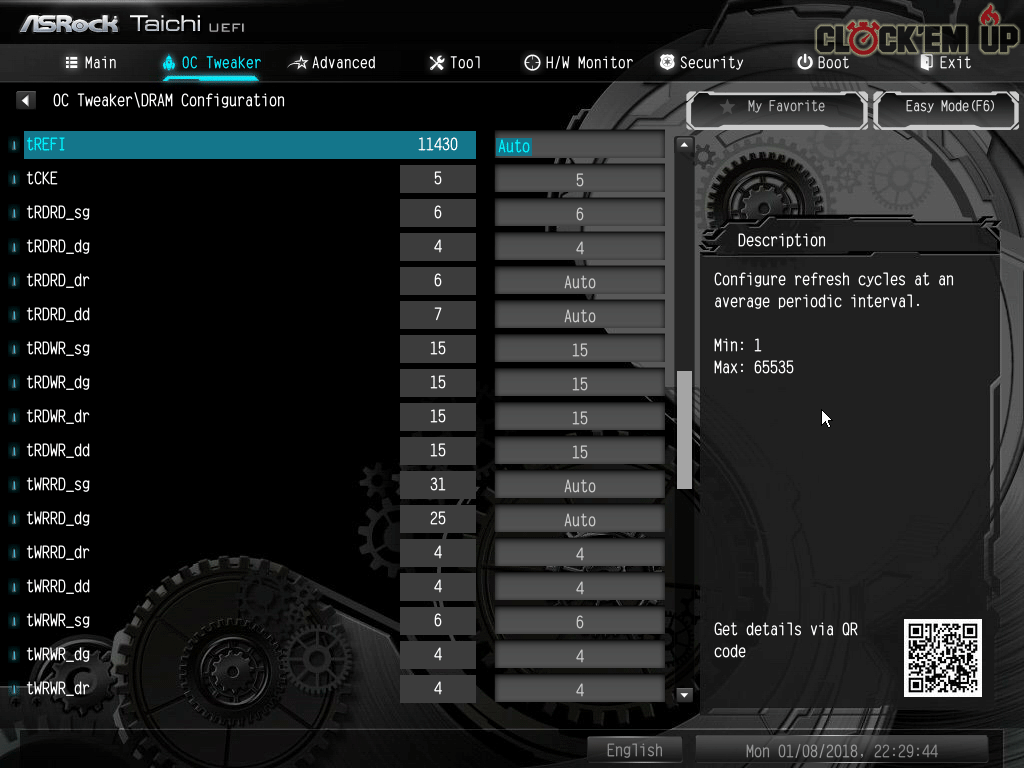
Task: Switch to the Boot tab
Action: pyautogui.click(x=822, y=63)
